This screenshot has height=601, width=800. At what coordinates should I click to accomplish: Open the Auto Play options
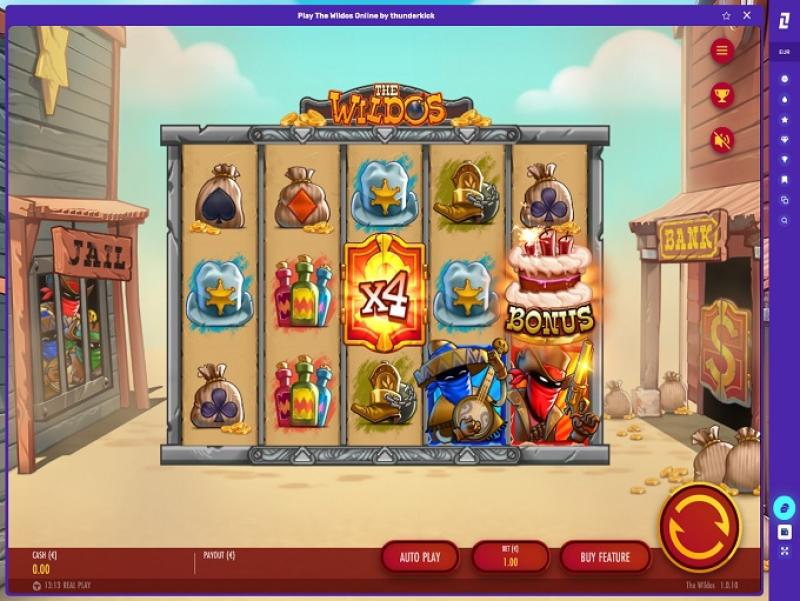click(418, 557)
